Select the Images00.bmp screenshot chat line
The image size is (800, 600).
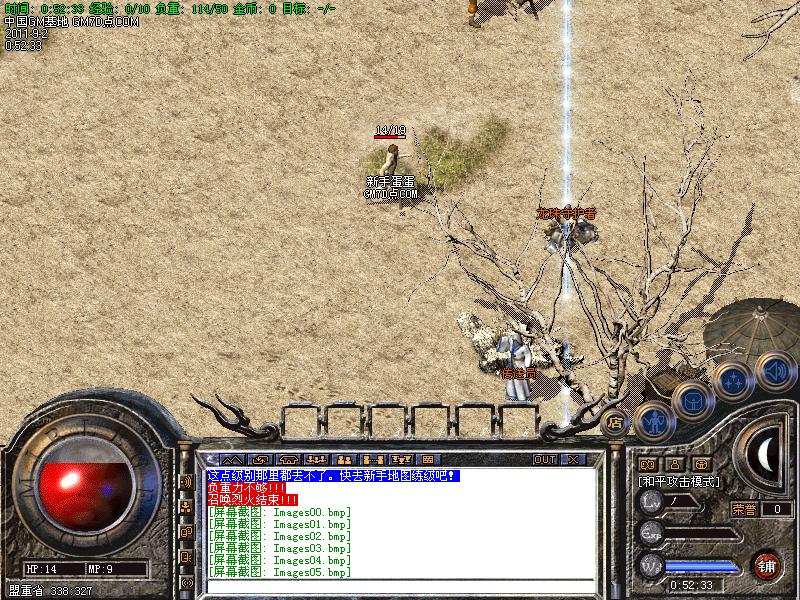pyautogui.click(x=280, y=512)
